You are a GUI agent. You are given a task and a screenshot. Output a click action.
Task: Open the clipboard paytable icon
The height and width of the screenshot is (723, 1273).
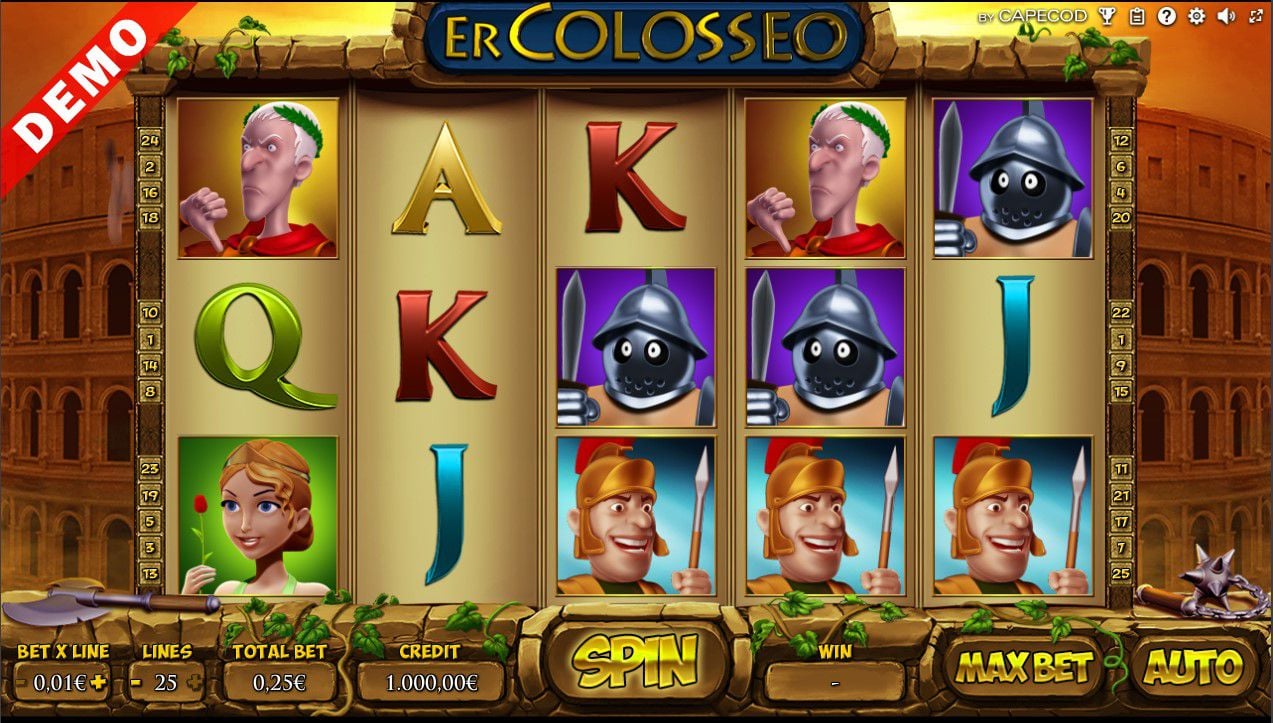click(1137, 16)
